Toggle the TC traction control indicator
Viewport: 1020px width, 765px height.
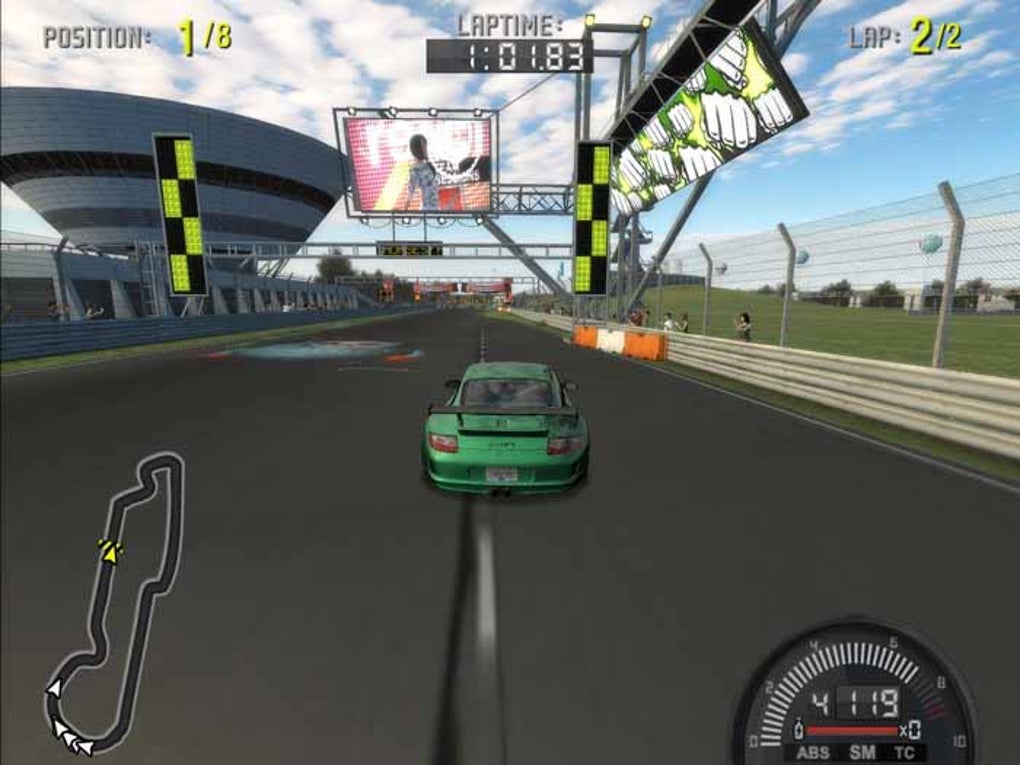(x=904, y=752)
